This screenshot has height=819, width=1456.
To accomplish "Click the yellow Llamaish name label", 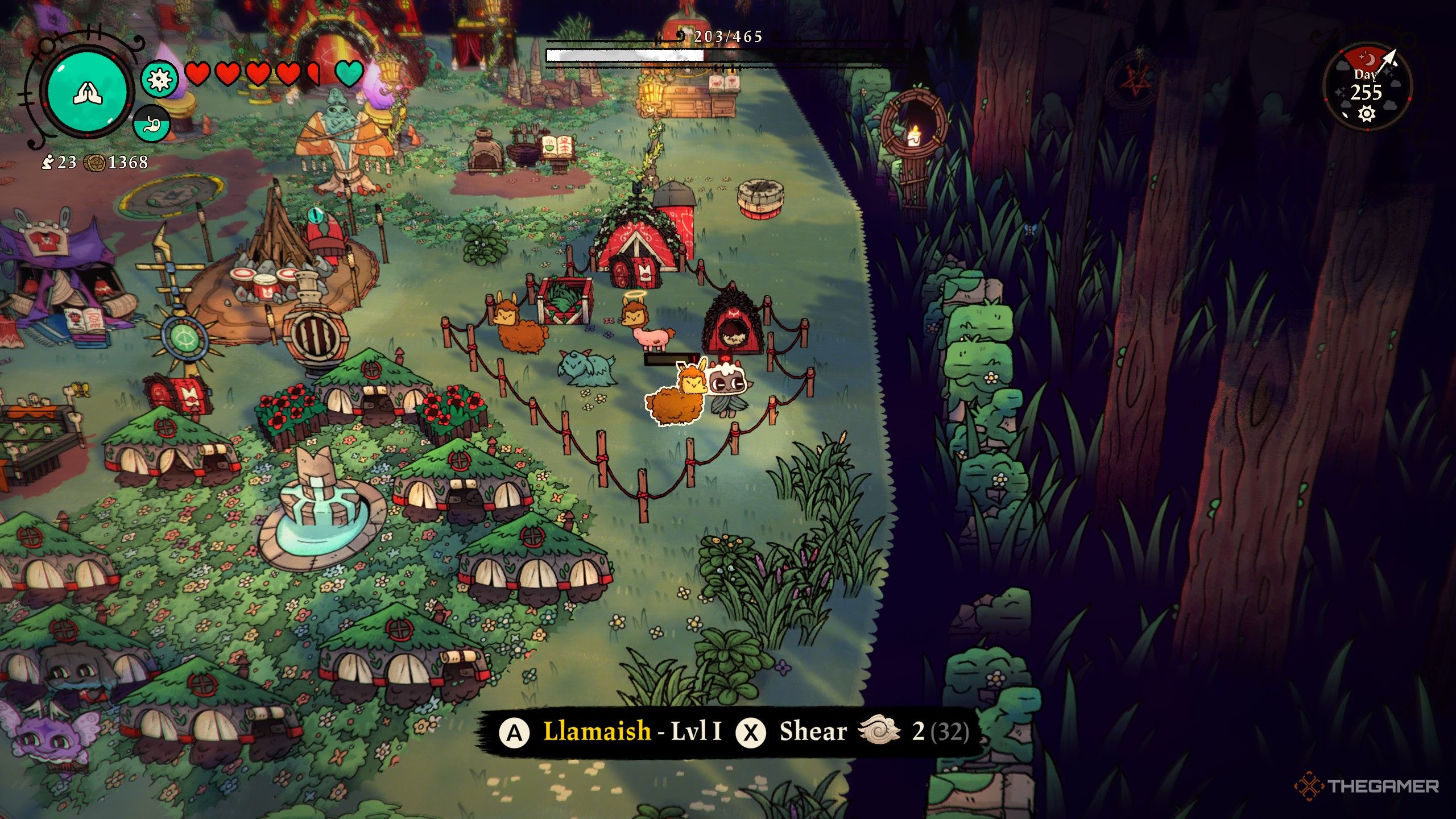I will 597,731.
